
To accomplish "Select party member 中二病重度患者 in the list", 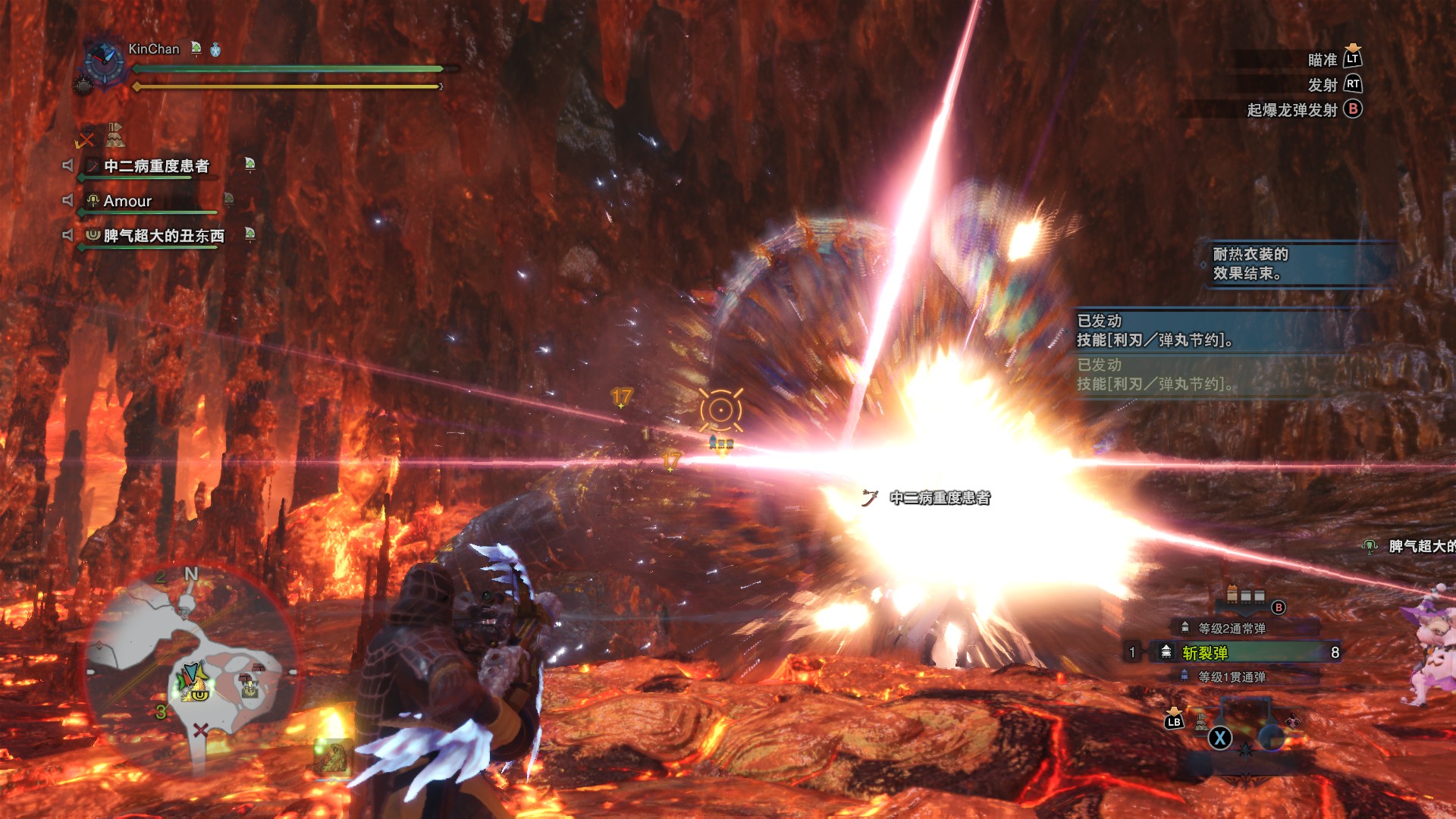I will (156, 166).
